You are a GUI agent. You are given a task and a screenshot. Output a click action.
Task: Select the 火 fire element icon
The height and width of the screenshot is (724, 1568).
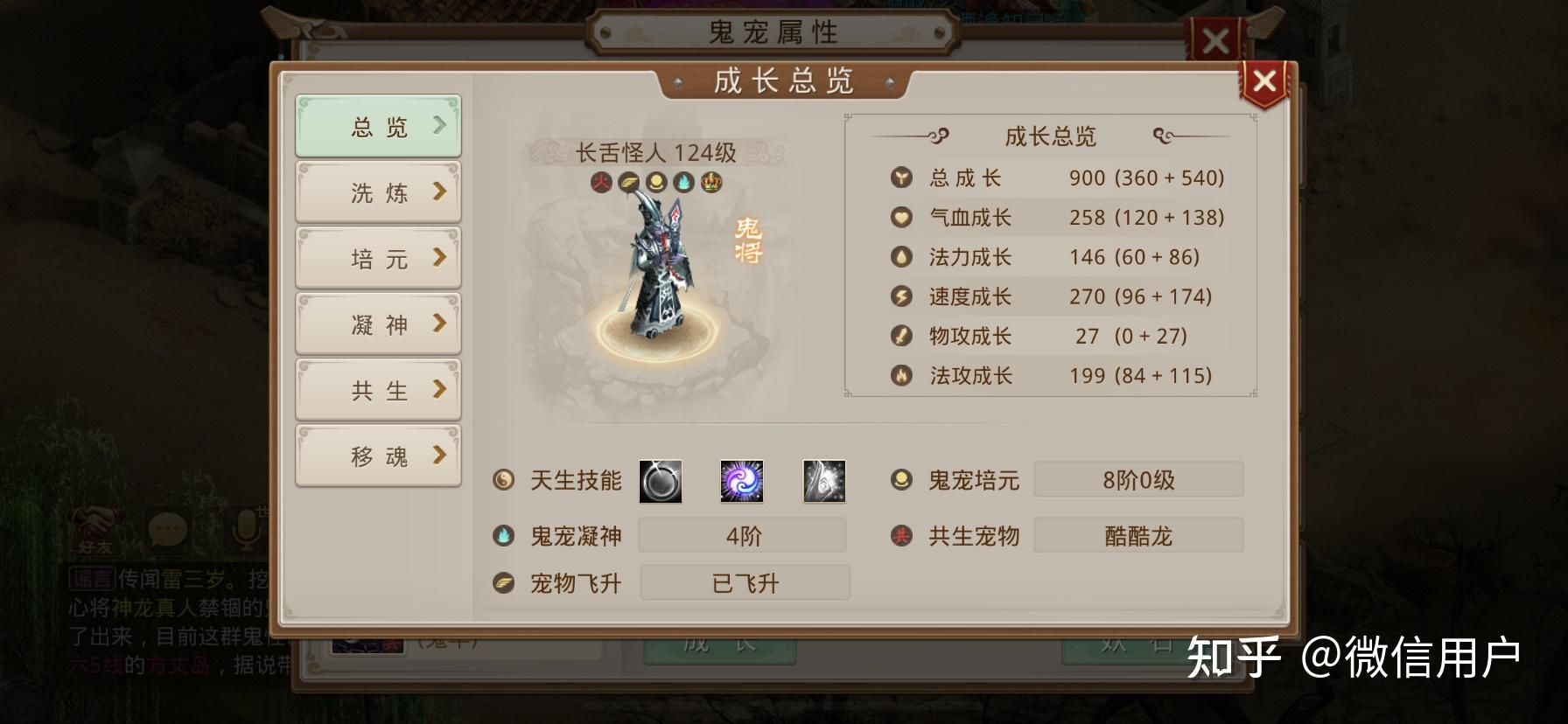(601, 181)
